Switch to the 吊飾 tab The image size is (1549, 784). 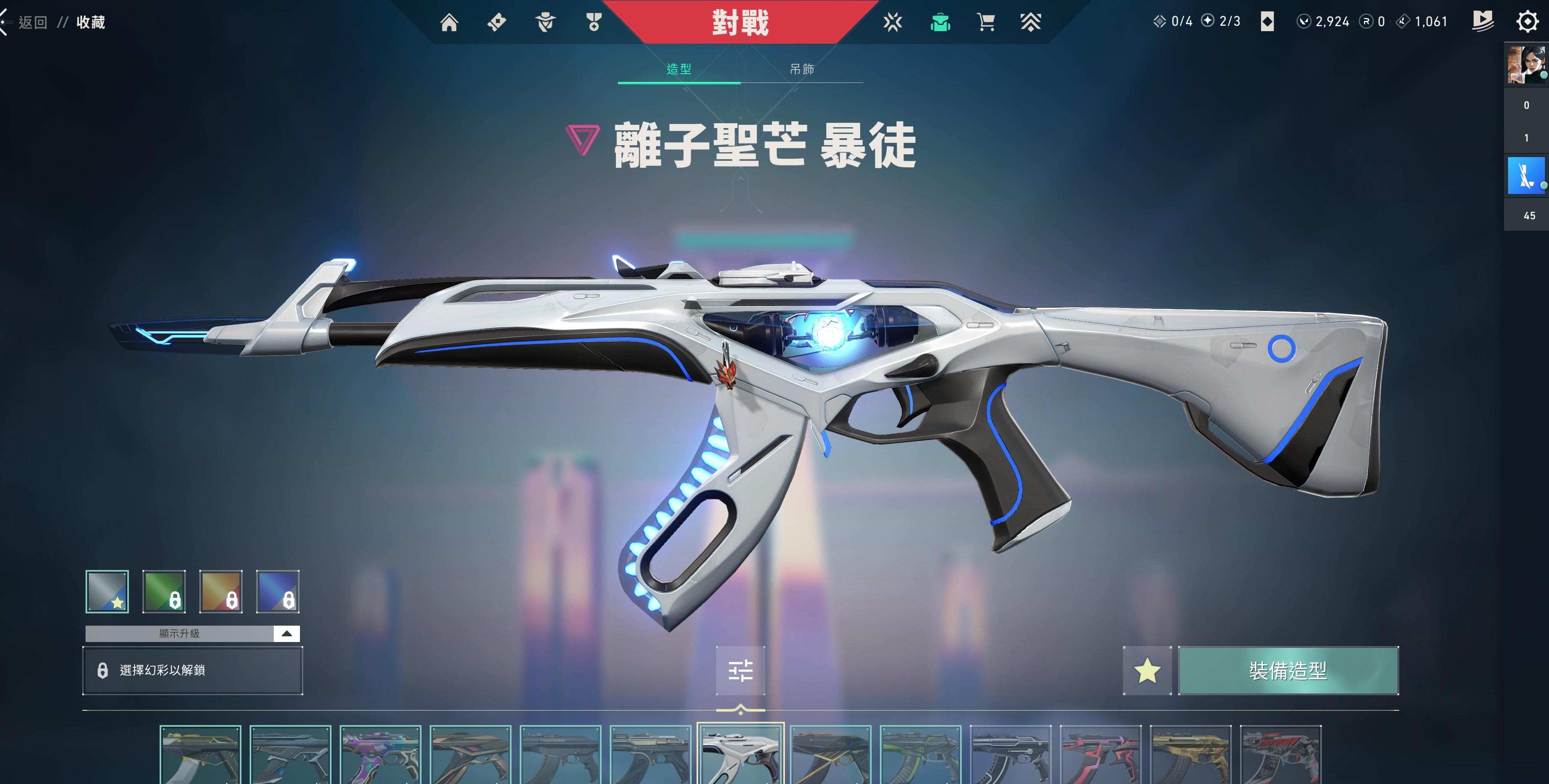[x=802, y=70]
